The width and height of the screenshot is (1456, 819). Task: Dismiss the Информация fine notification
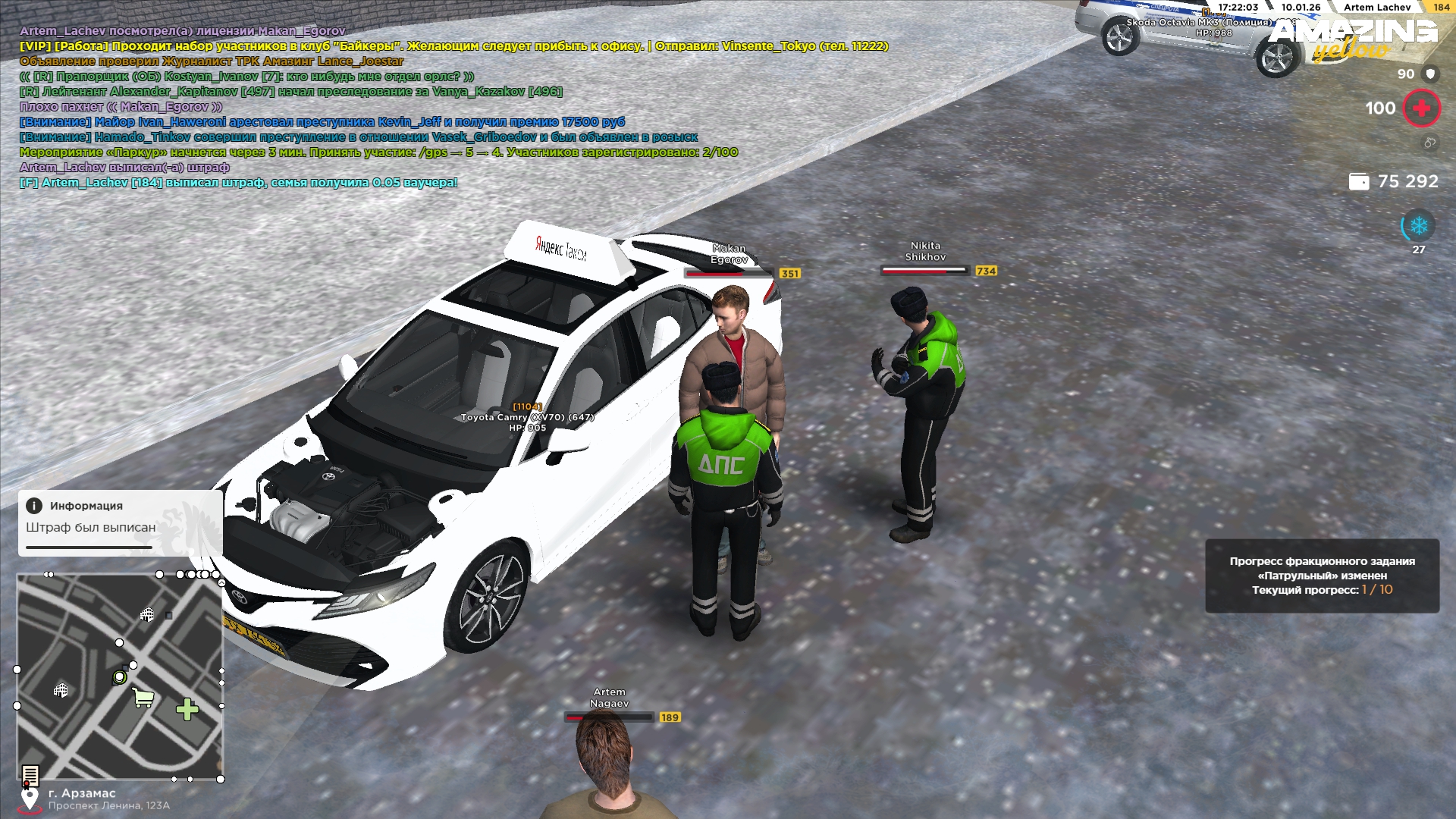tap(120, 522)
